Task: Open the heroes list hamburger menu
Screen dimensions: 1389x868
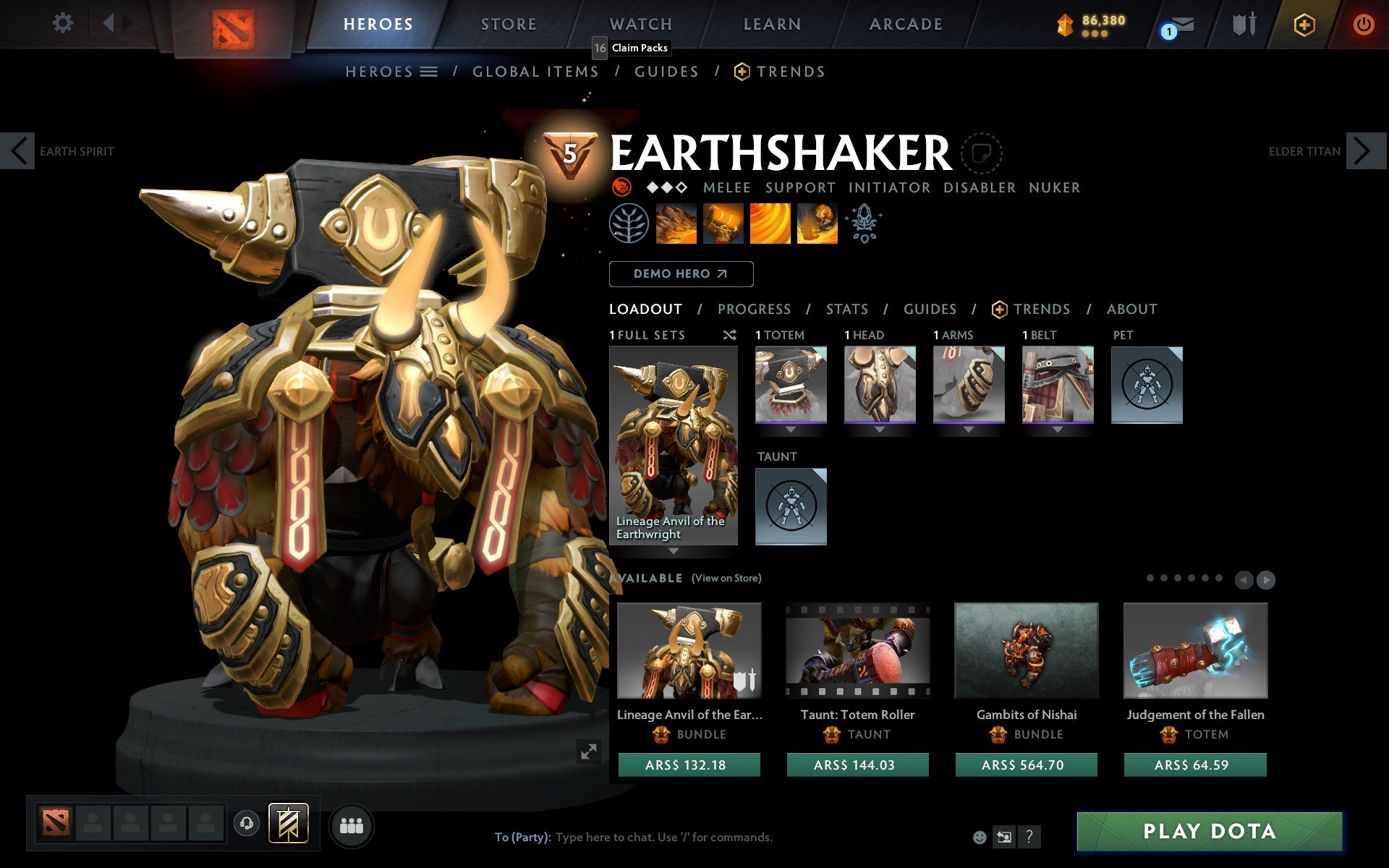Action: tap(430, 71)
